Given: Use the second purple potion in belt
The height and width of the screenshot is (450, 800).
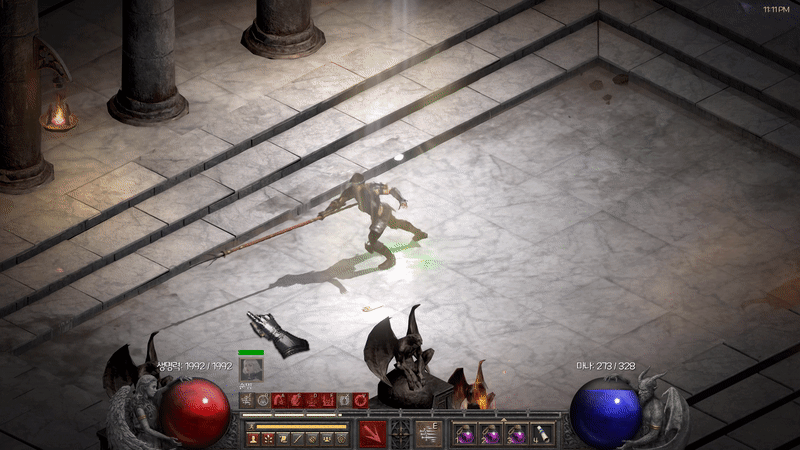Looking at the screenshot, I should 490,434.
